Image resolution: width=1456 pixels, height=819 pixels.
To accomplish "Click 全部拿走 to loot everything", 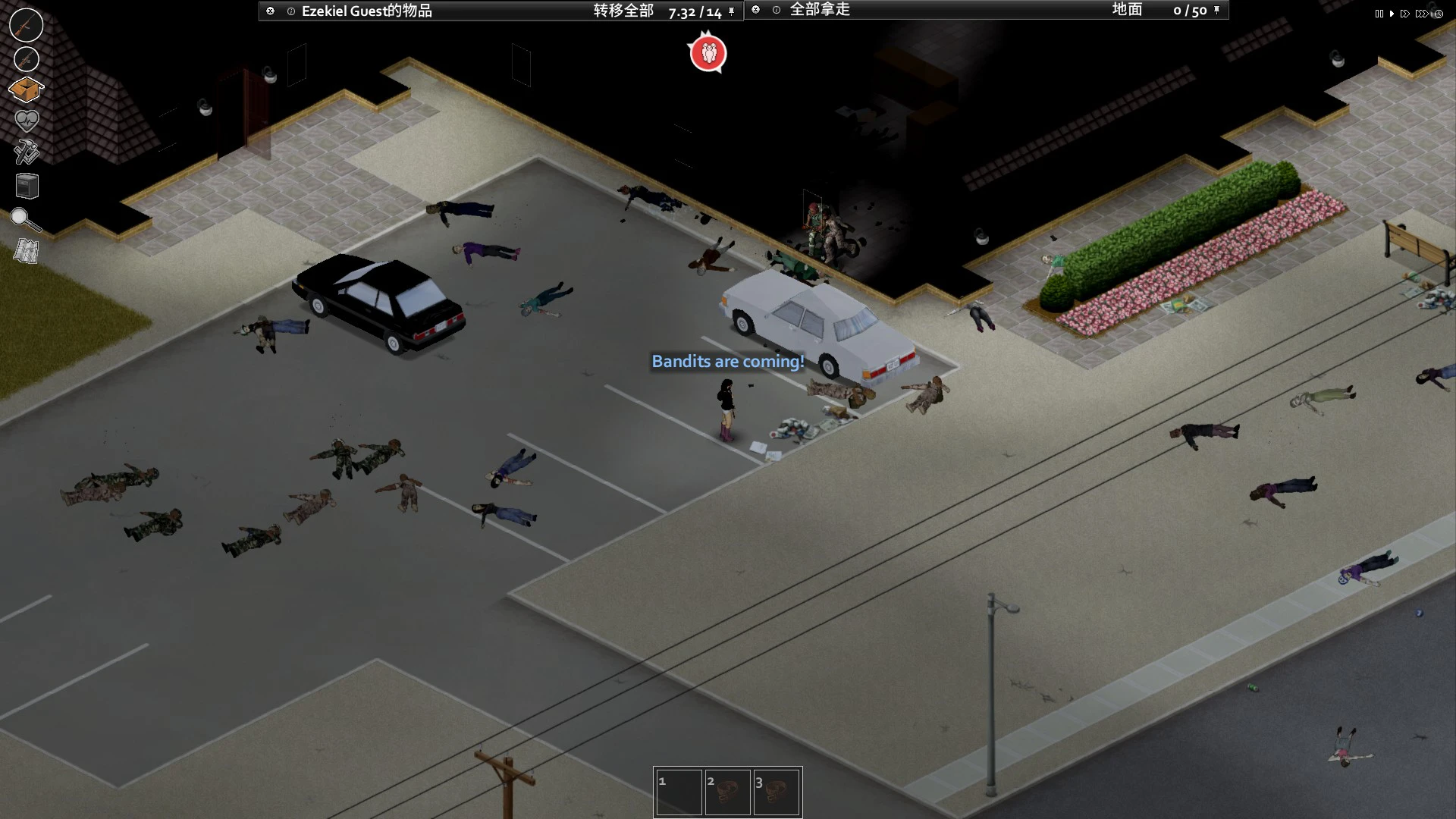I will pyautogui.click(x=820, y=10).
